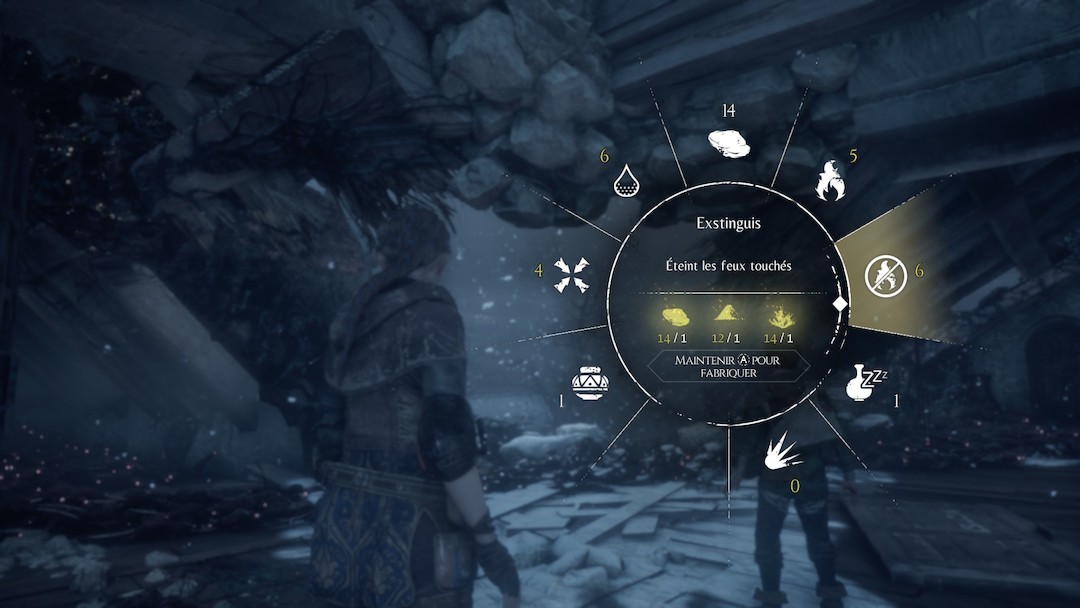Screen dimensions: 1080x608
Task: Pick the droplet icon with dots
Action: [x=628, y=180]
